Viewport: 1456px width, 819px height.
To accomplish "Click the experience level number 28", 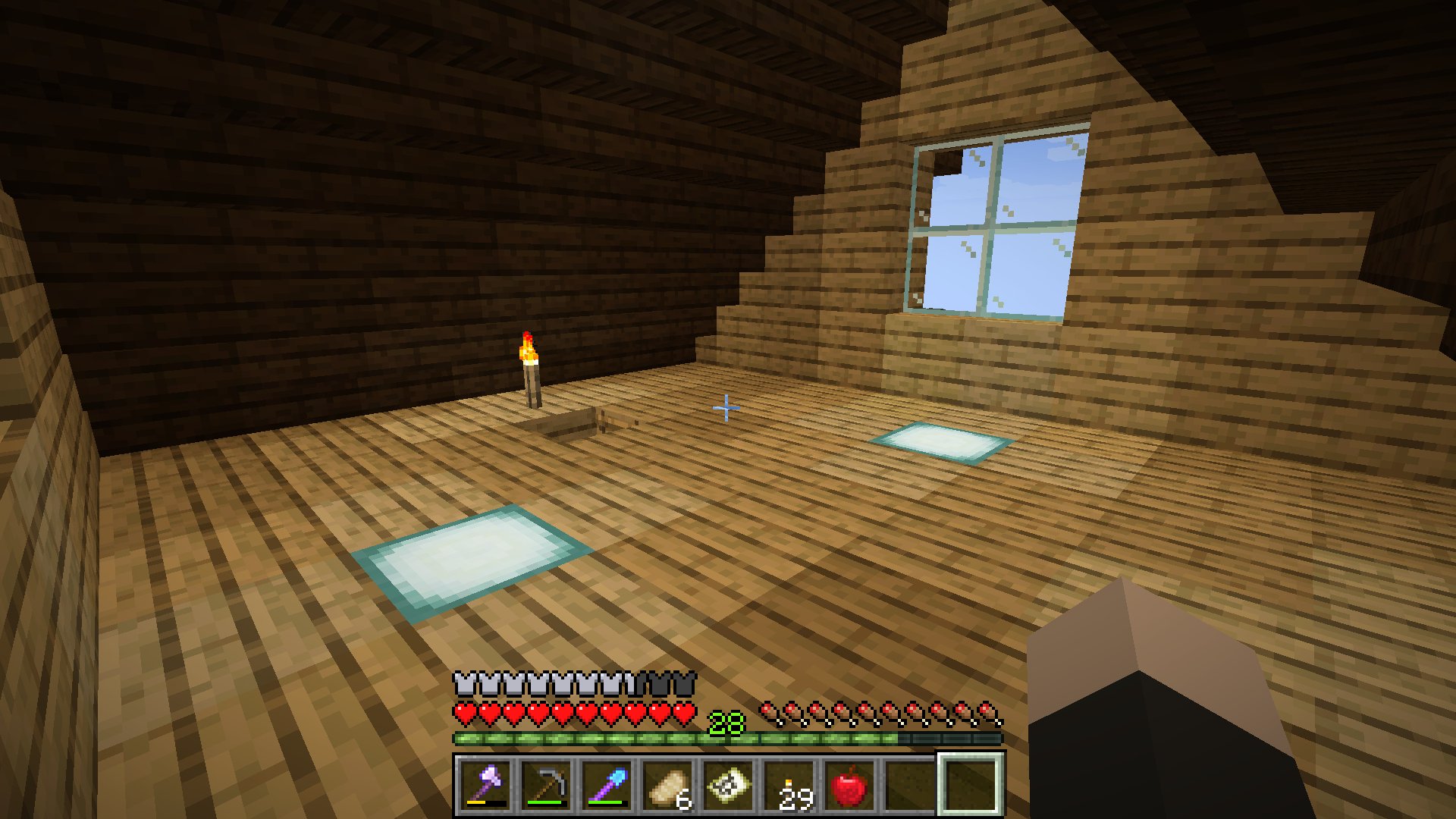I will tap(726, 723).
